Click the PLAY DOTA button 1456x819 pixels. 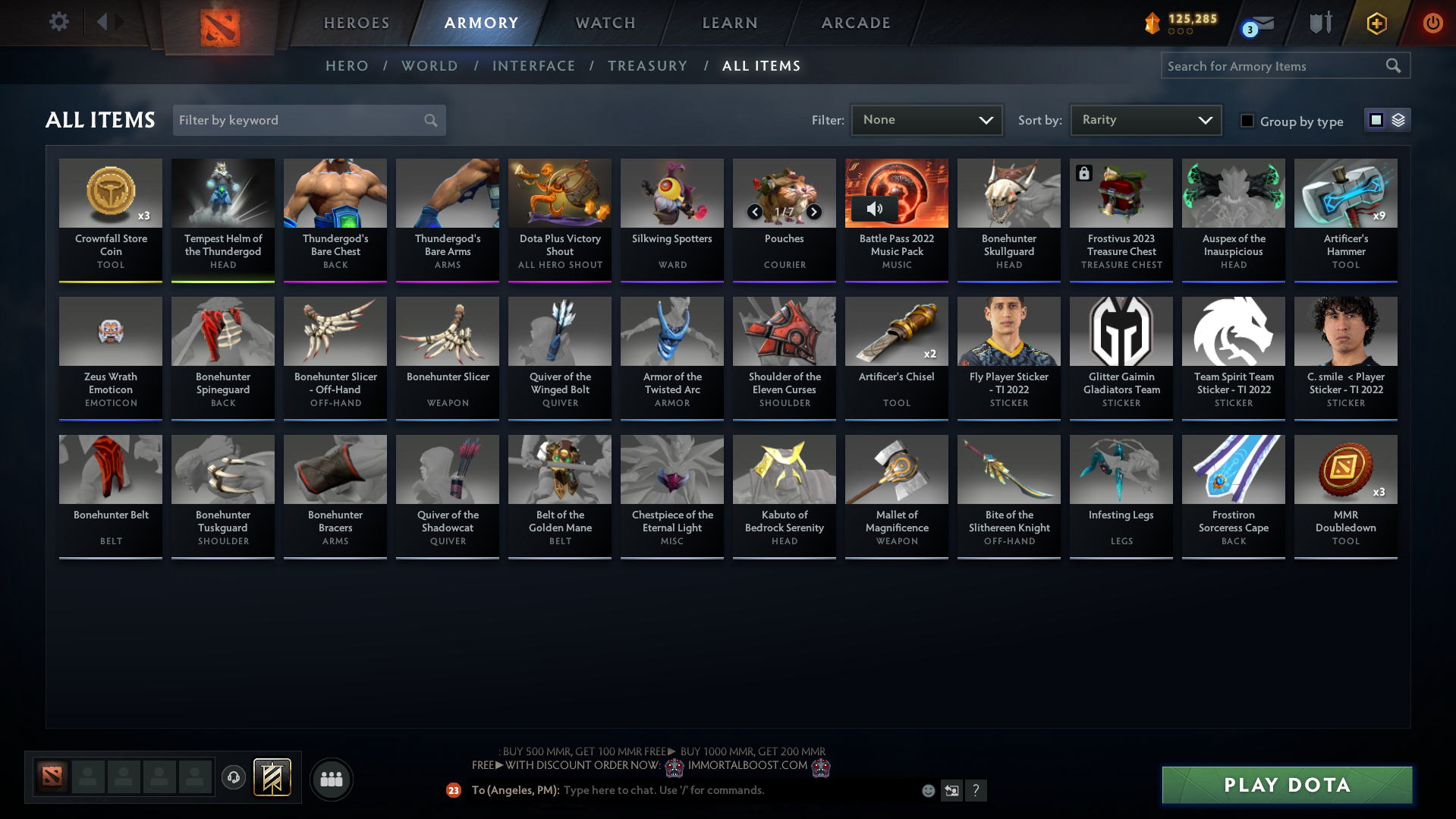pyautogui.click(x=1286, y=785)
